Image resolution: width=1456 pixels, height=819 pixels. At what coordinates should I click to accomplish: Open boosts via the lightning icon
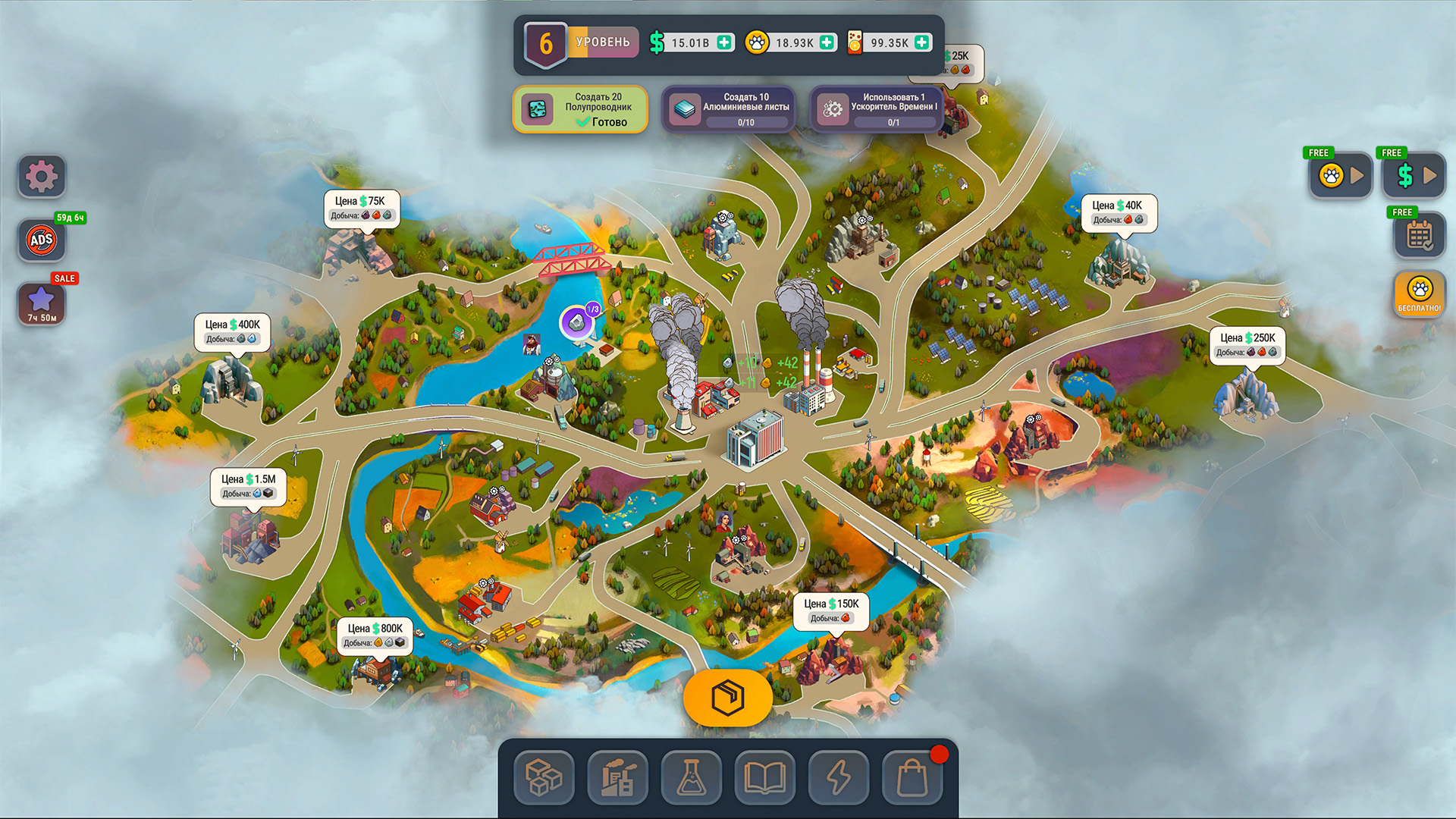tap(838, 778)
